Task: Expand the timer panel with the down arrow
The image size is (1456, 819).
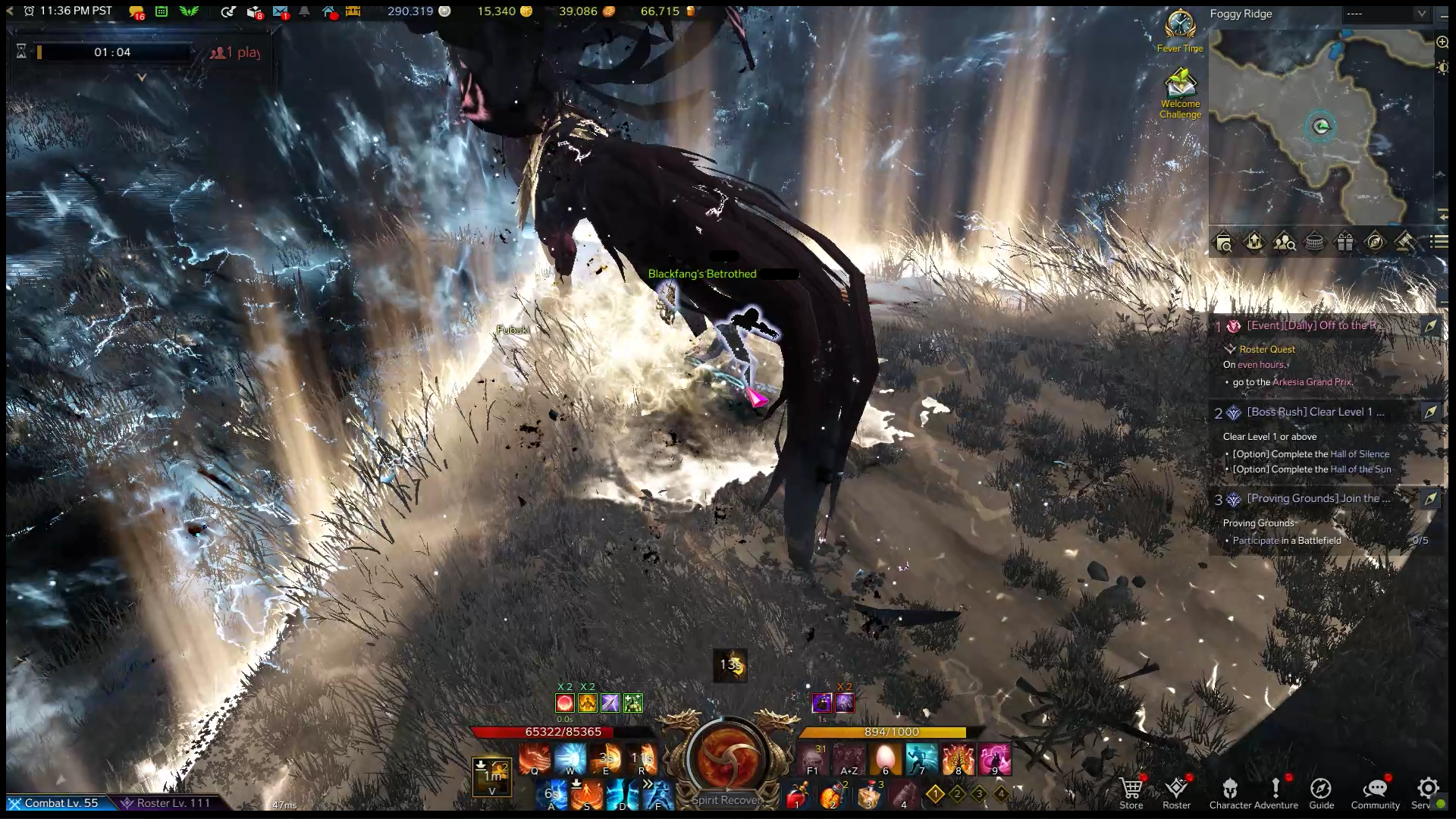Action: click(141, 77)
